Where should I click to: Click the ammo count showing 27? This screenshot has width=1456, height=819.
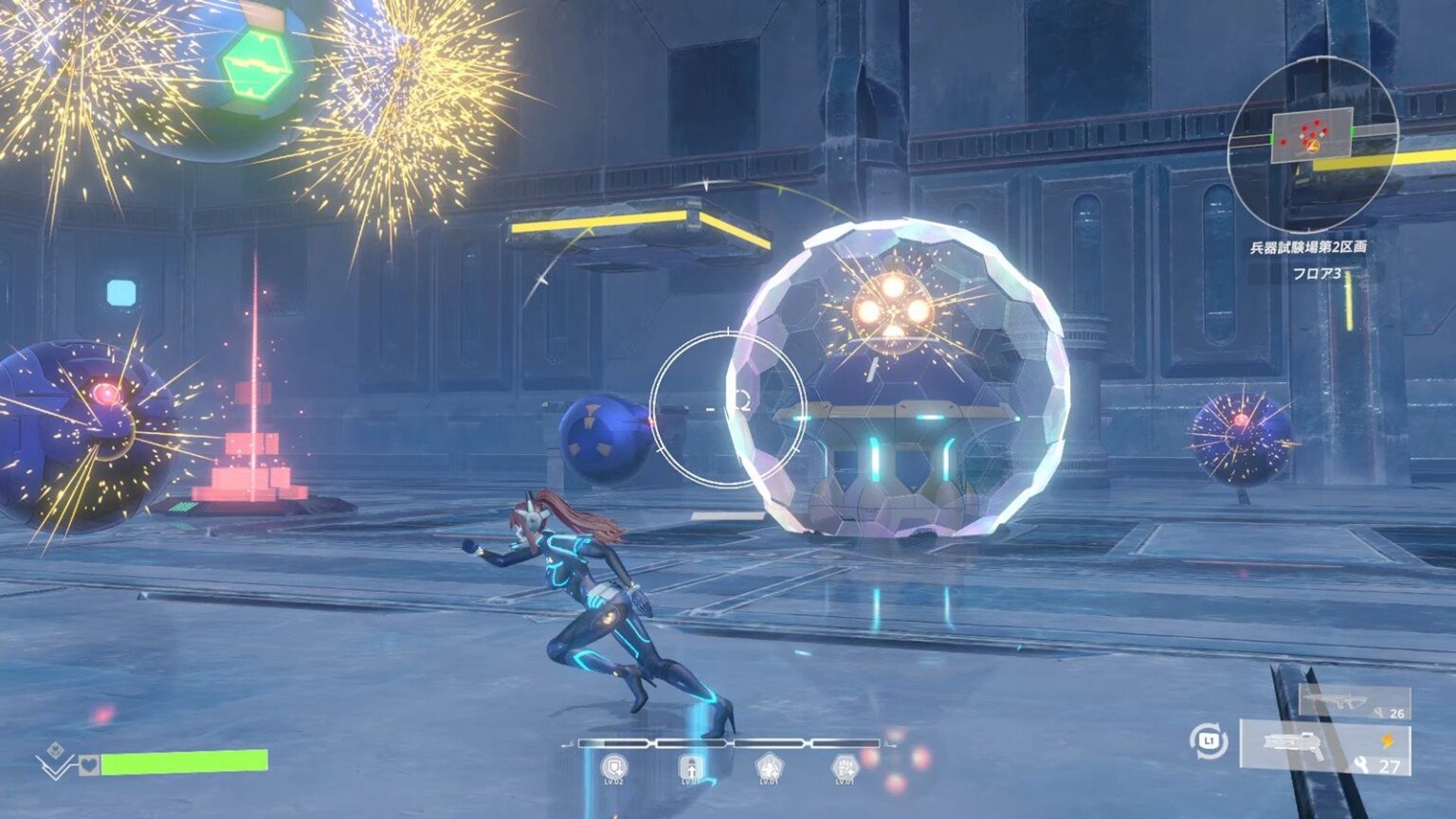(x=1390, y=765)
